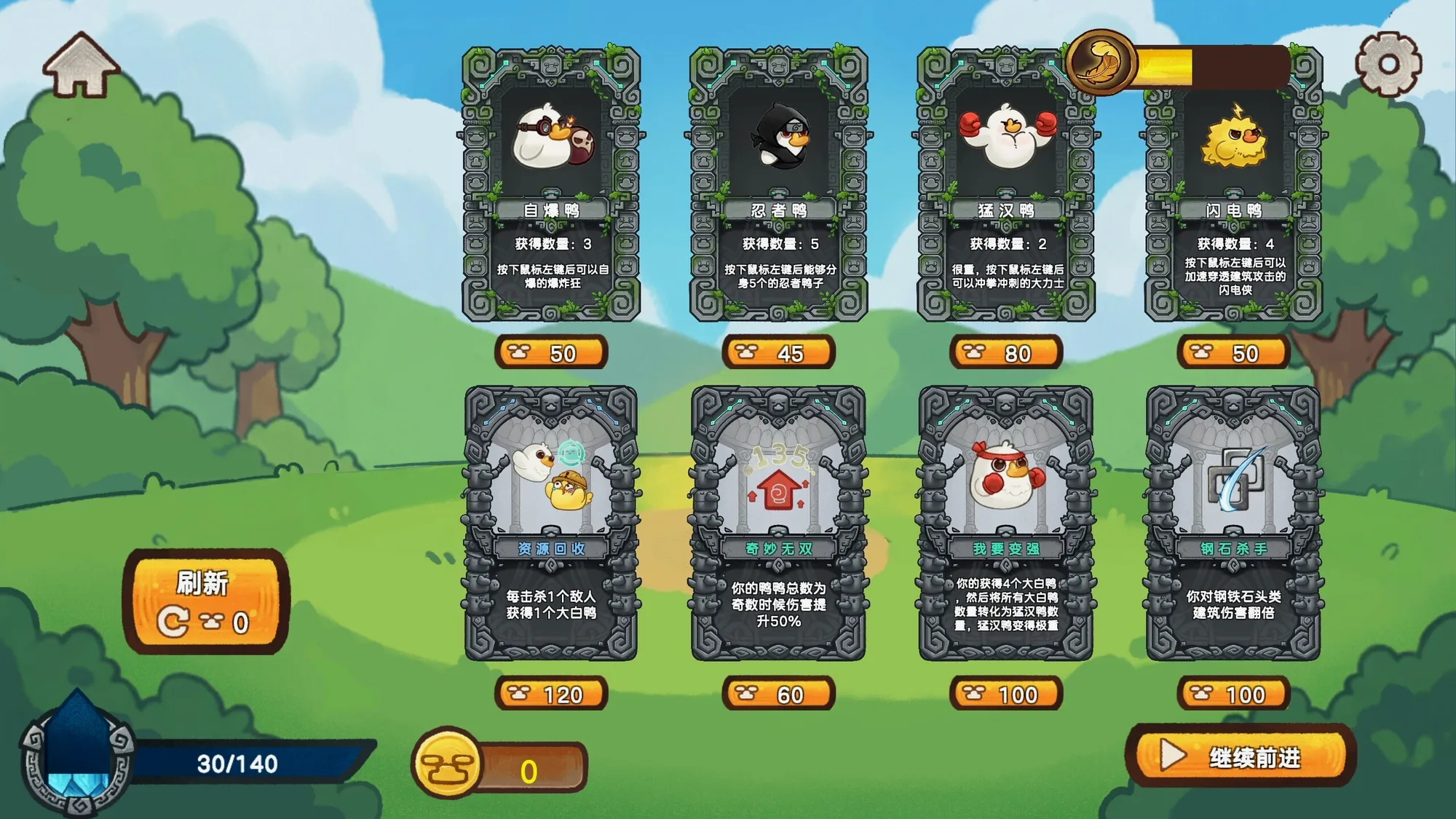Select the 钢石杀手 upgrade card
1456x819 pixels.
pyautogui.click(x=1233, y=523)
